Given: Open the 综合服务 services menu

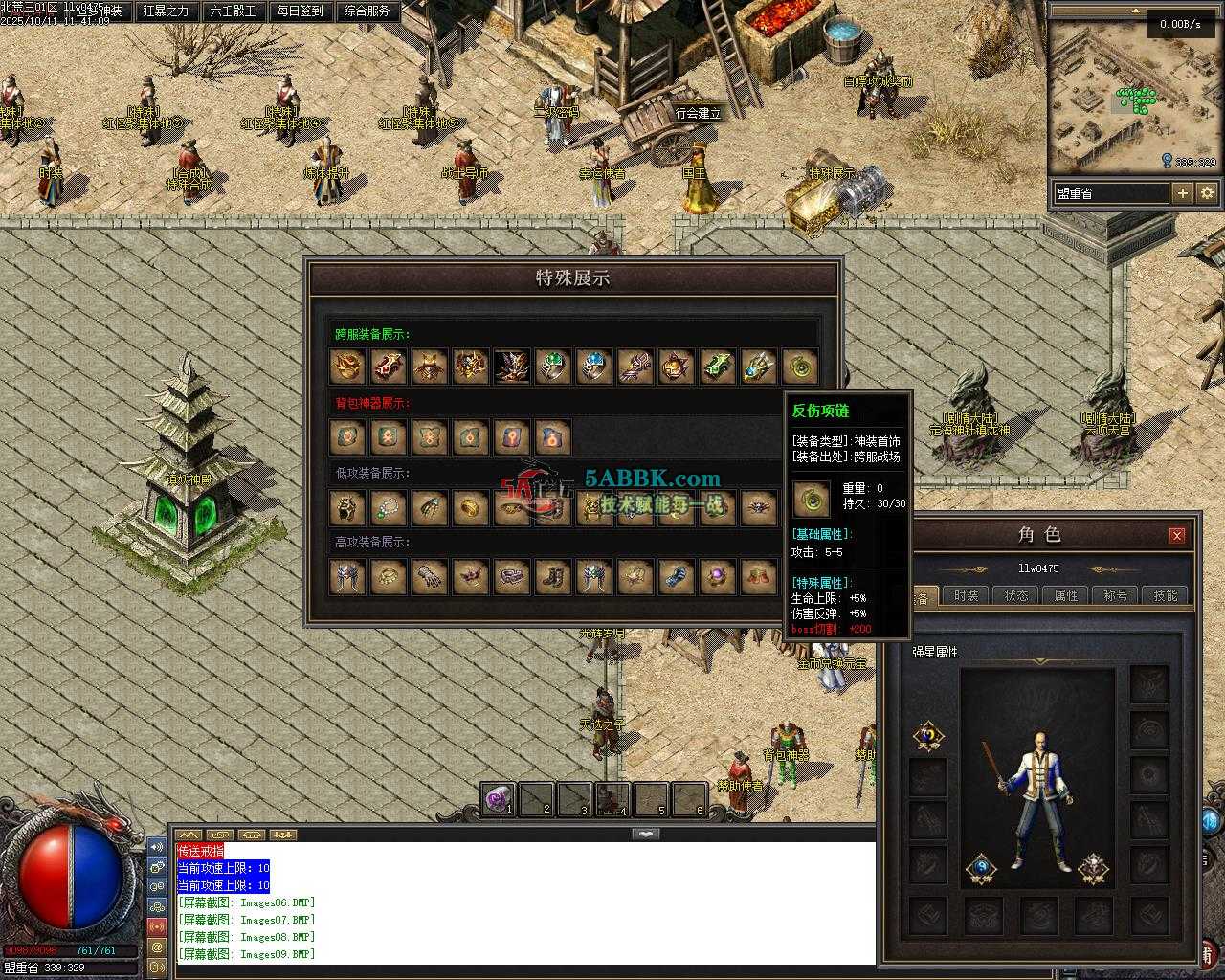Looking at the screenshot, I should coord(367,11).
